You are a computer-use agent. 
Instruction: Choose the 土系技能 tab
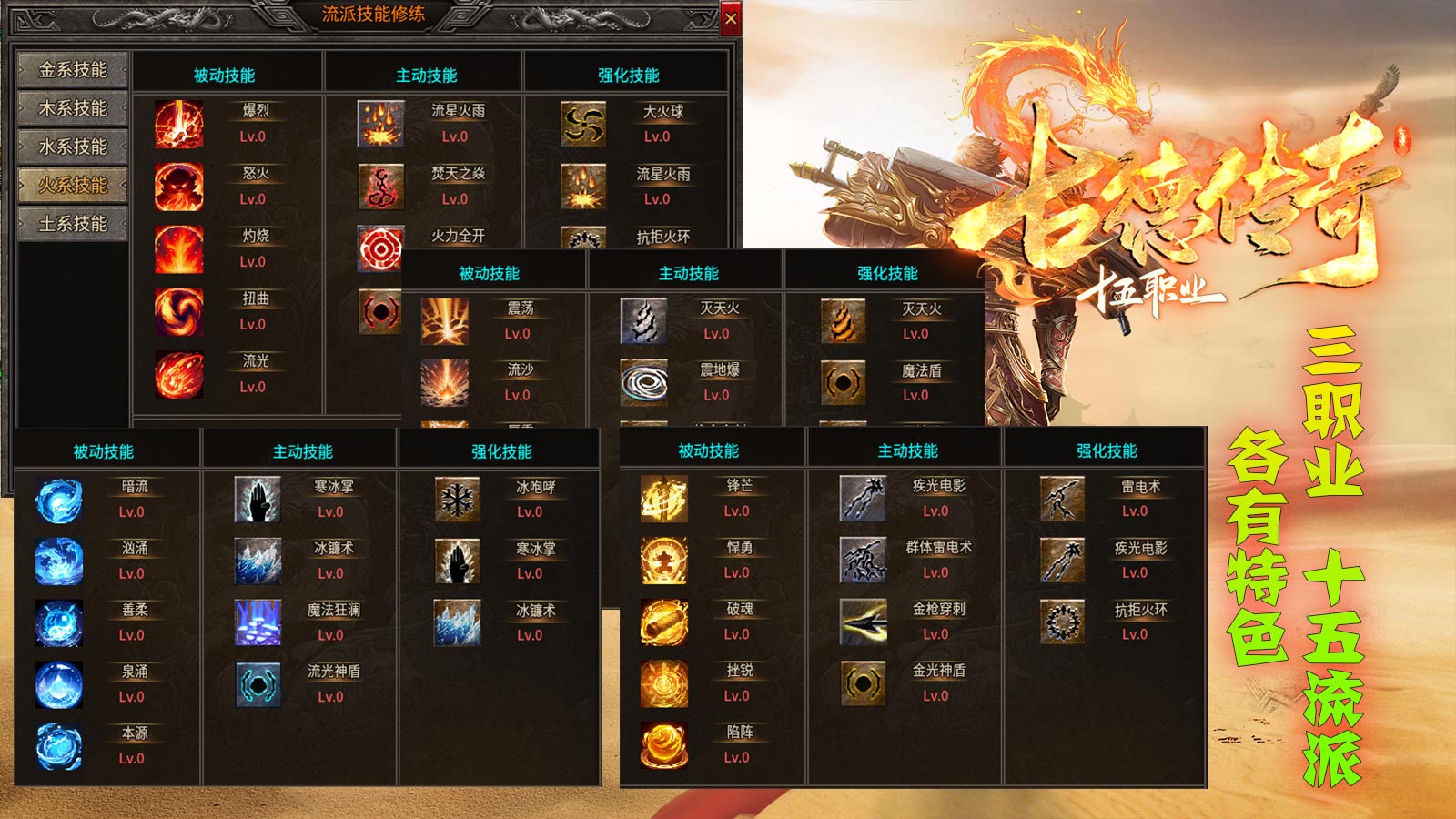(73, 224)
